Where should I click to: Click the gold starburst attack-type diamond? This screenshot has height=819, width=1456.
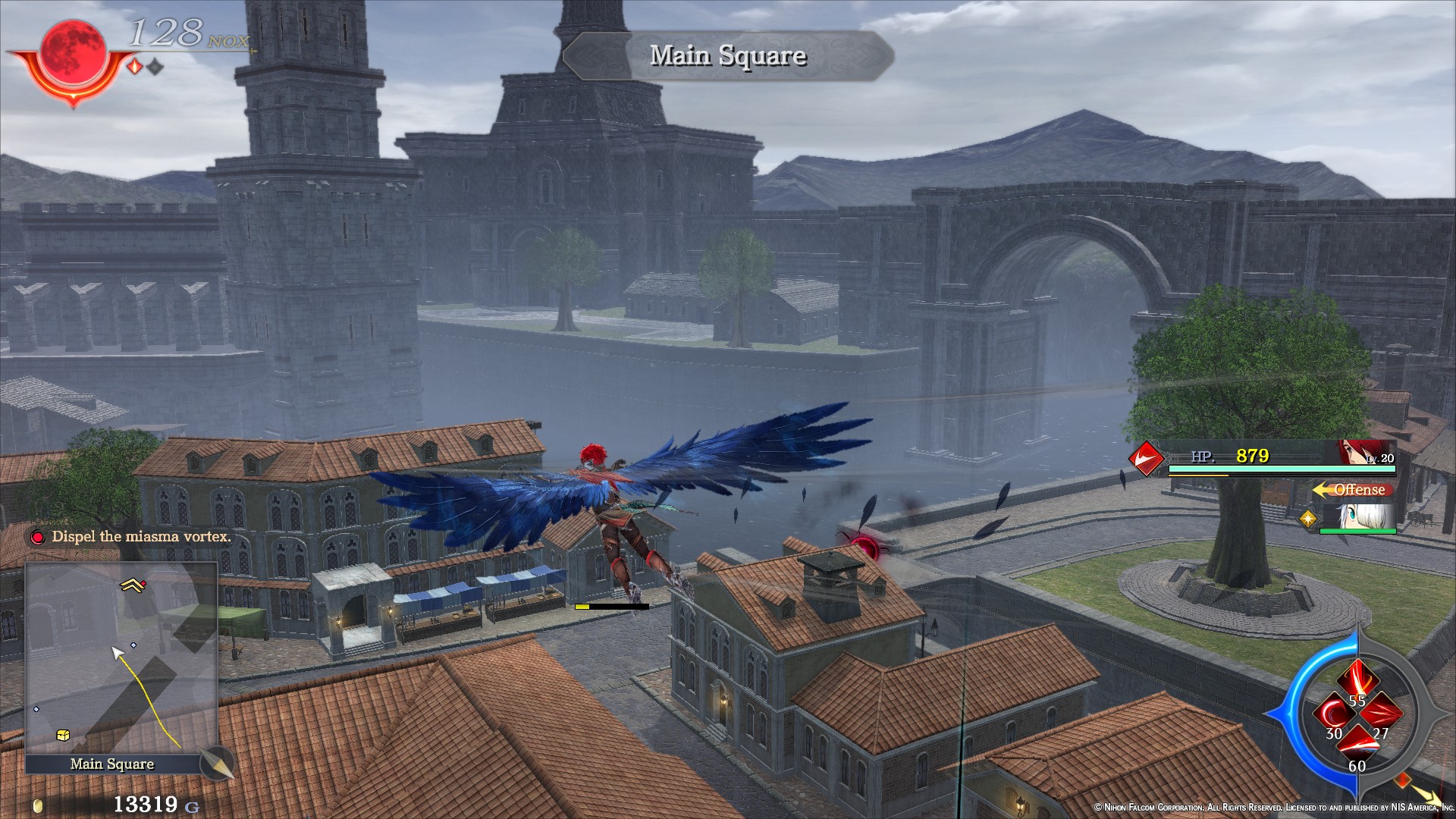click(1308, 519)
